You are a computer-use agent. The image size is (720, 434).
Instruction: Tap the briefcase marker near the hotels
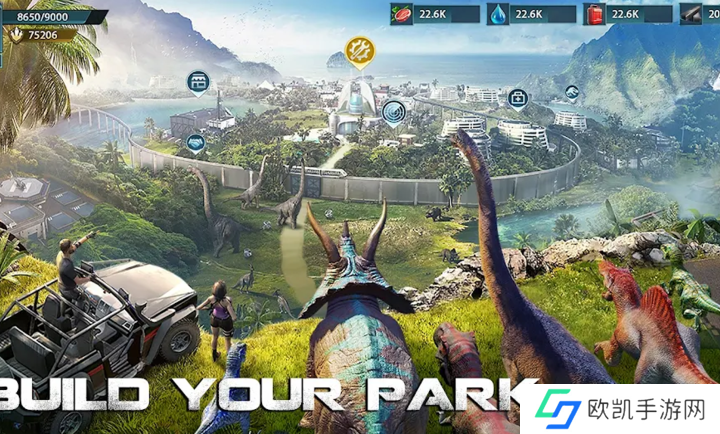click(x=517, y=98)
